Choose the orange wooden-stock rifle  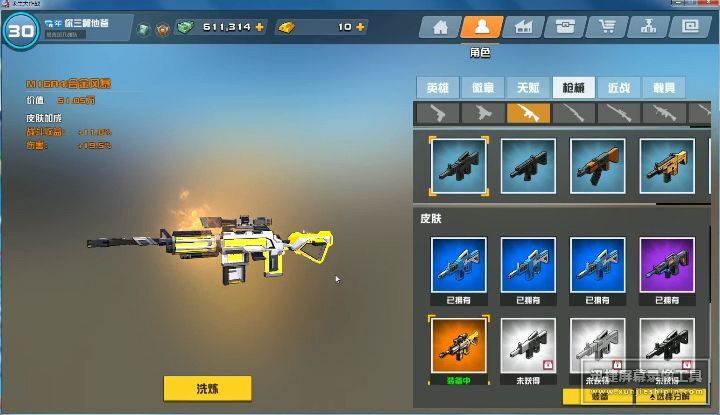pyautogui.click(x=597, y=164)
